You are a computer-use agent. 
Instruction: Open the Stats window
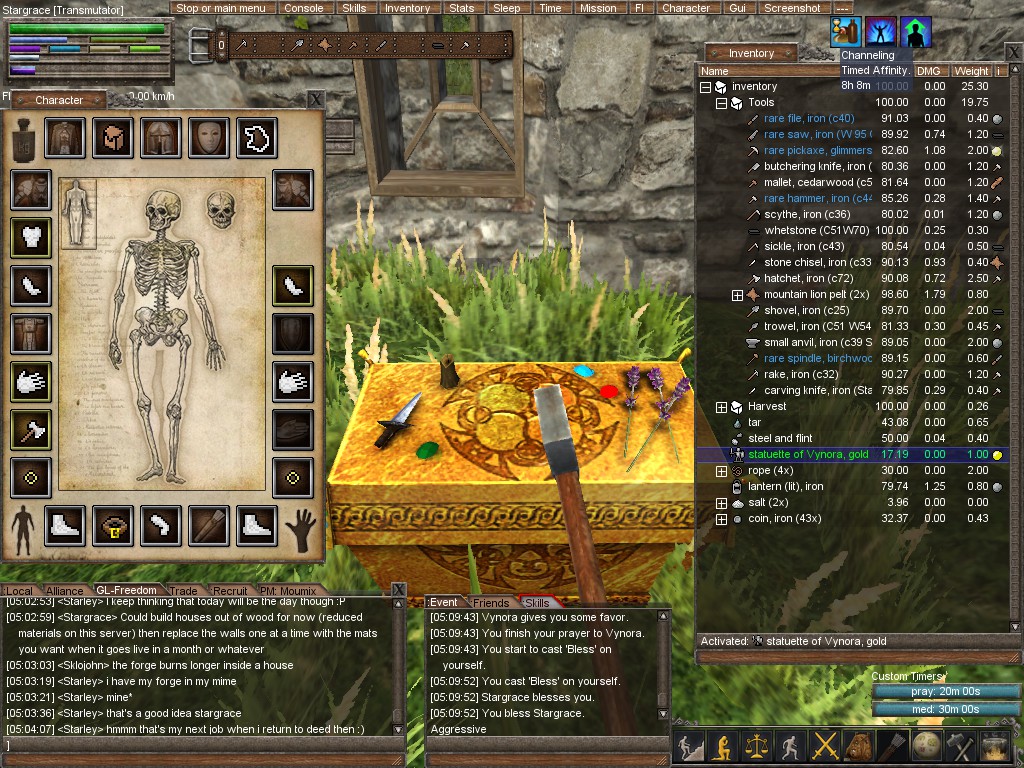tap(461, 8)
